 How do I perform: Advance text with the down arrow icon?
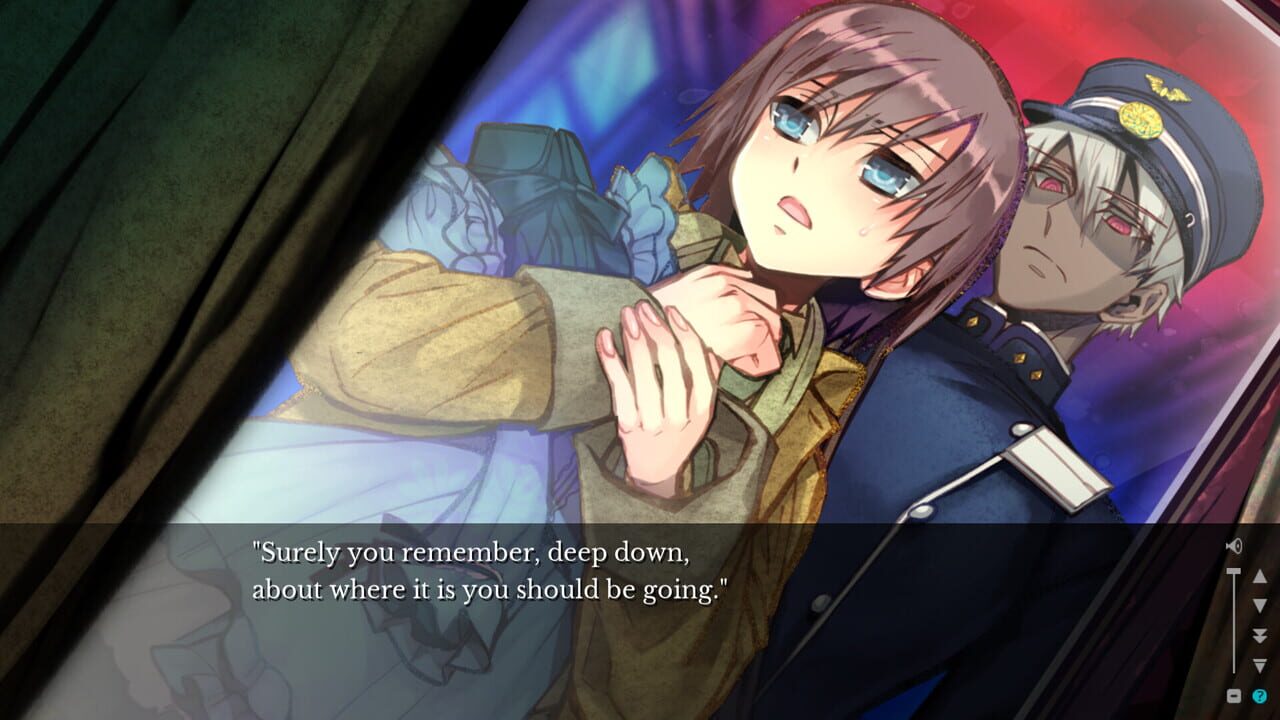(x=1260, y=605)
